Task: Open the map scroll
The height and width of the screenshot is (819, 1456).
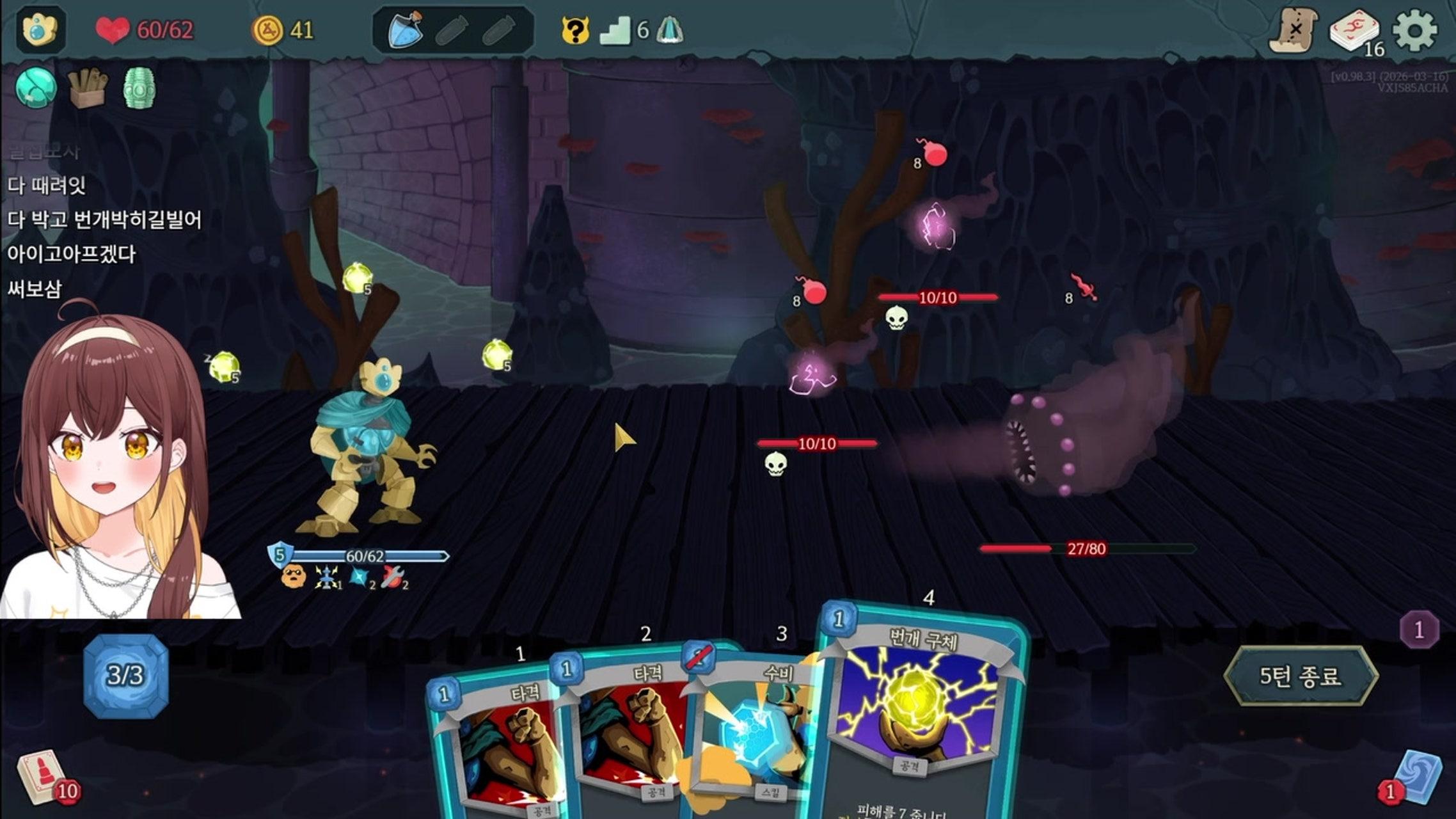Action: point(1294,29)
